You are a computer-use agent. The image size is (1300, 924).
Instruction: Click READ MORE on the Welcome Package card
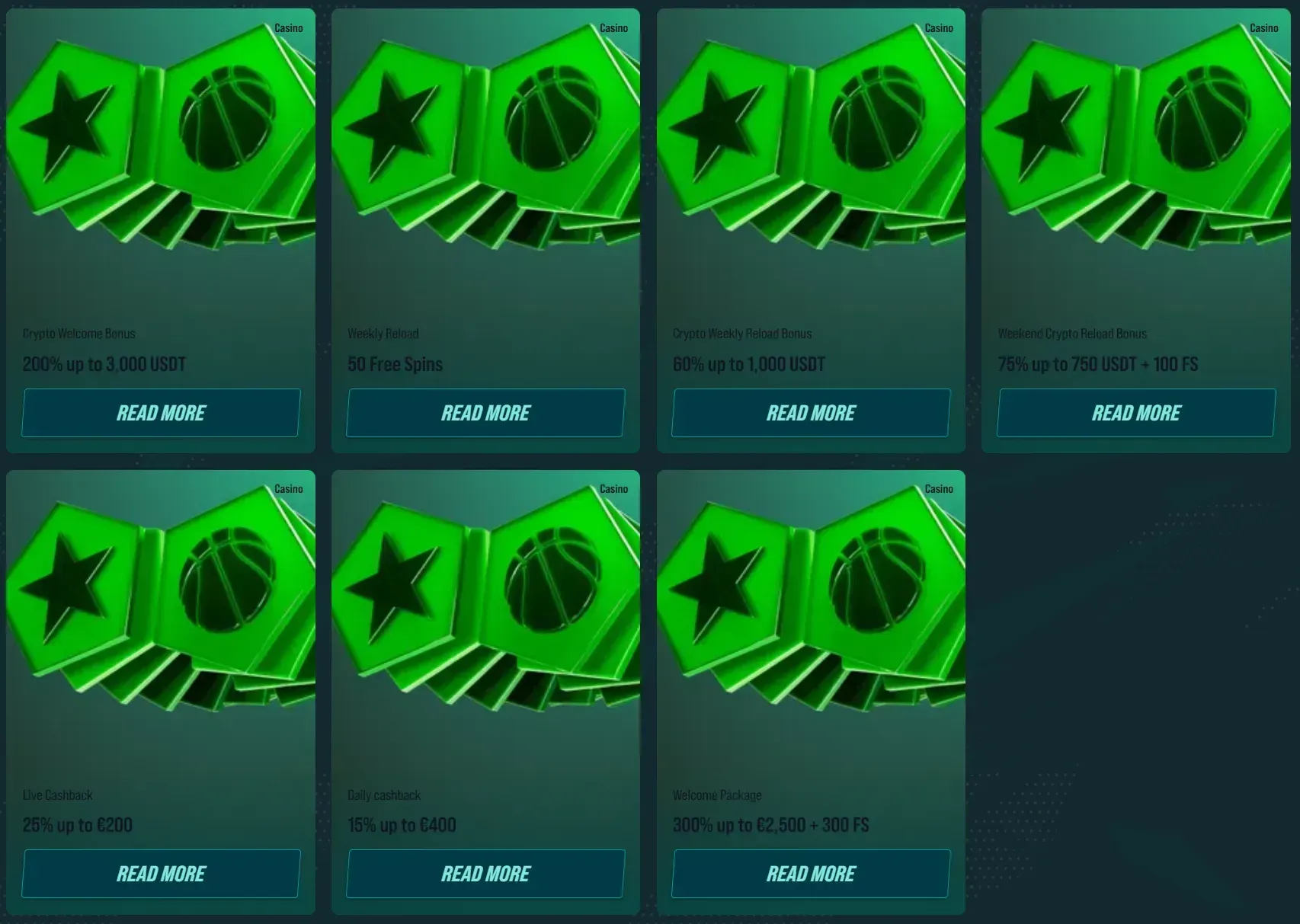(x=810, y=873)
